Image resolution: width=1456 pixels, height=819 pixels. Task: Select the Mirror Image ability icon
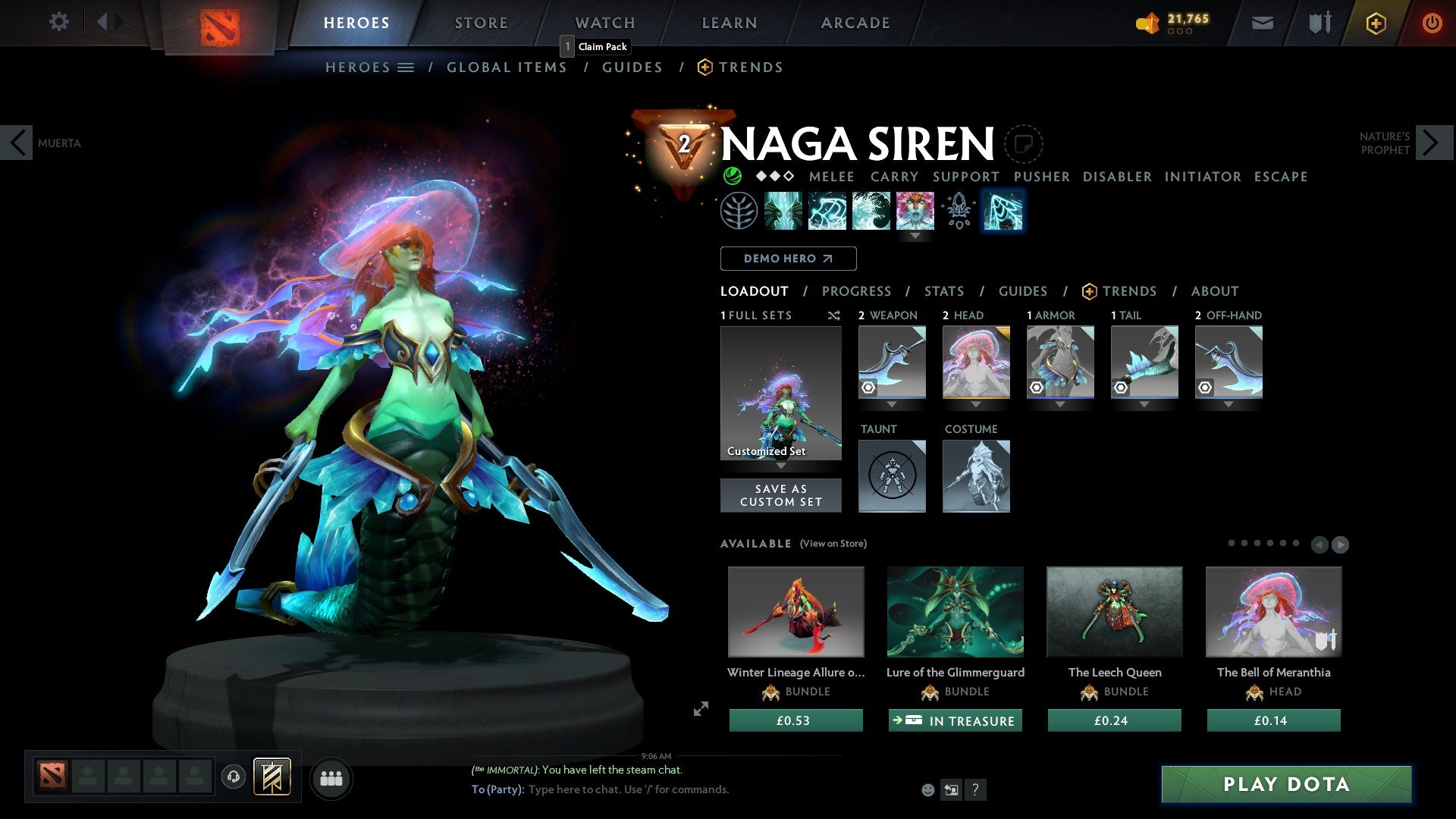pyautogui.click(x=785, y=211)
